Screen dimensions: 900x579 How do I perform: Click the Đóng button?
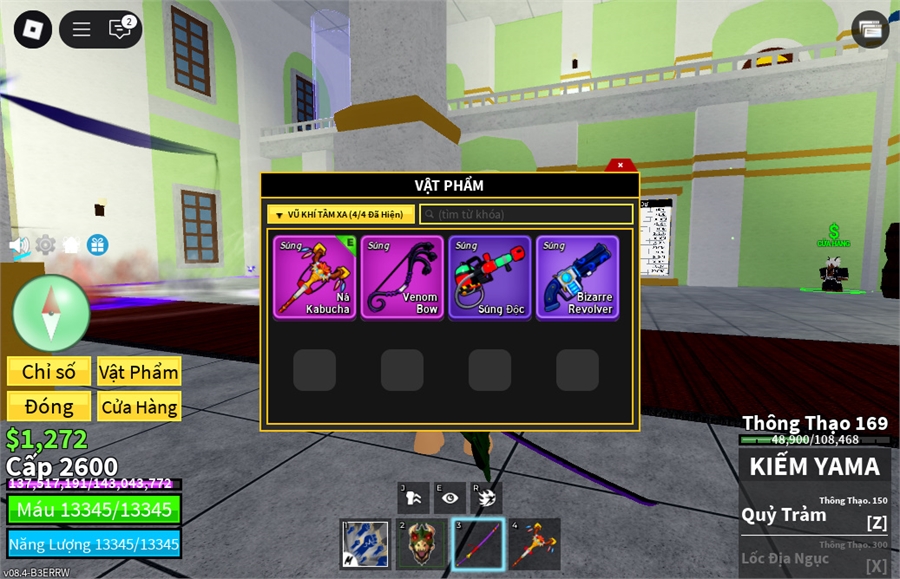pos(49,406)
